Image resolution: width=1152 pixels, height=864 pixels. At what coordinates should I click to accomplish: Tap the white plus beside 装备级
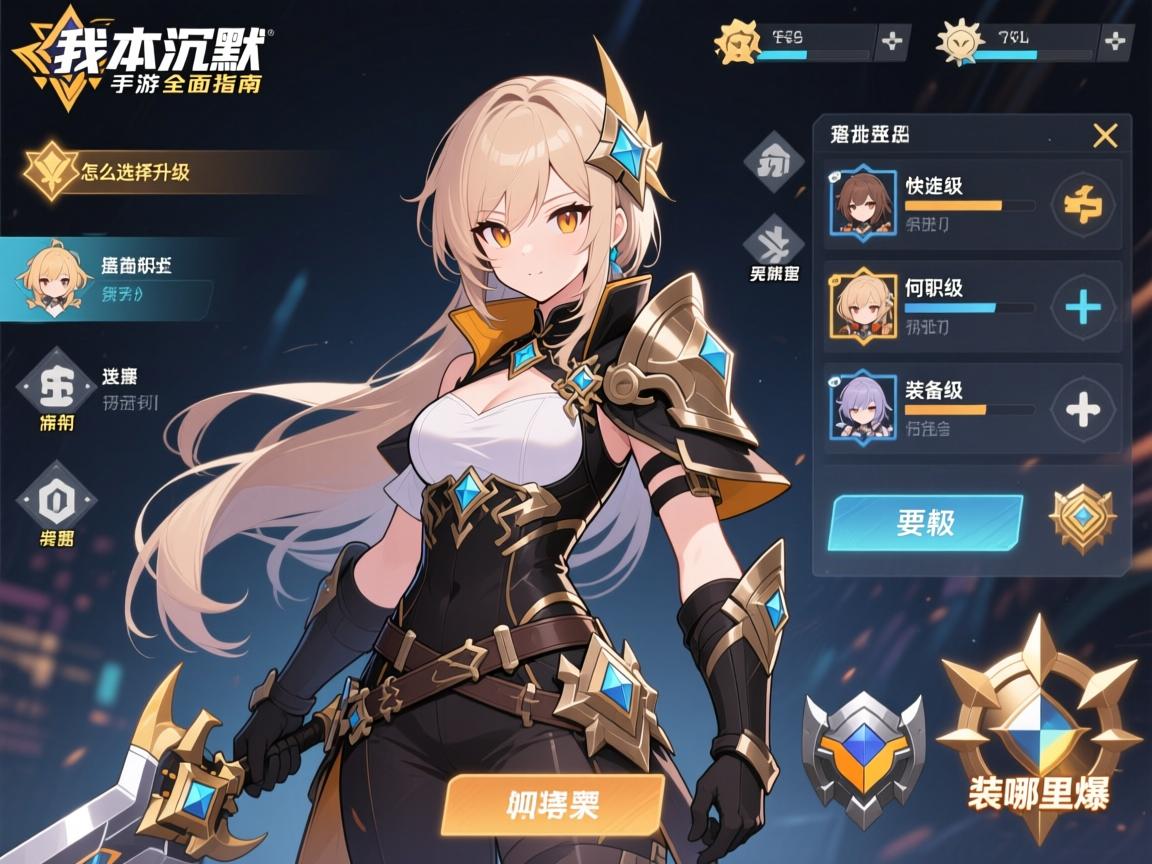pyautogui.click(x=1084, y=409)
